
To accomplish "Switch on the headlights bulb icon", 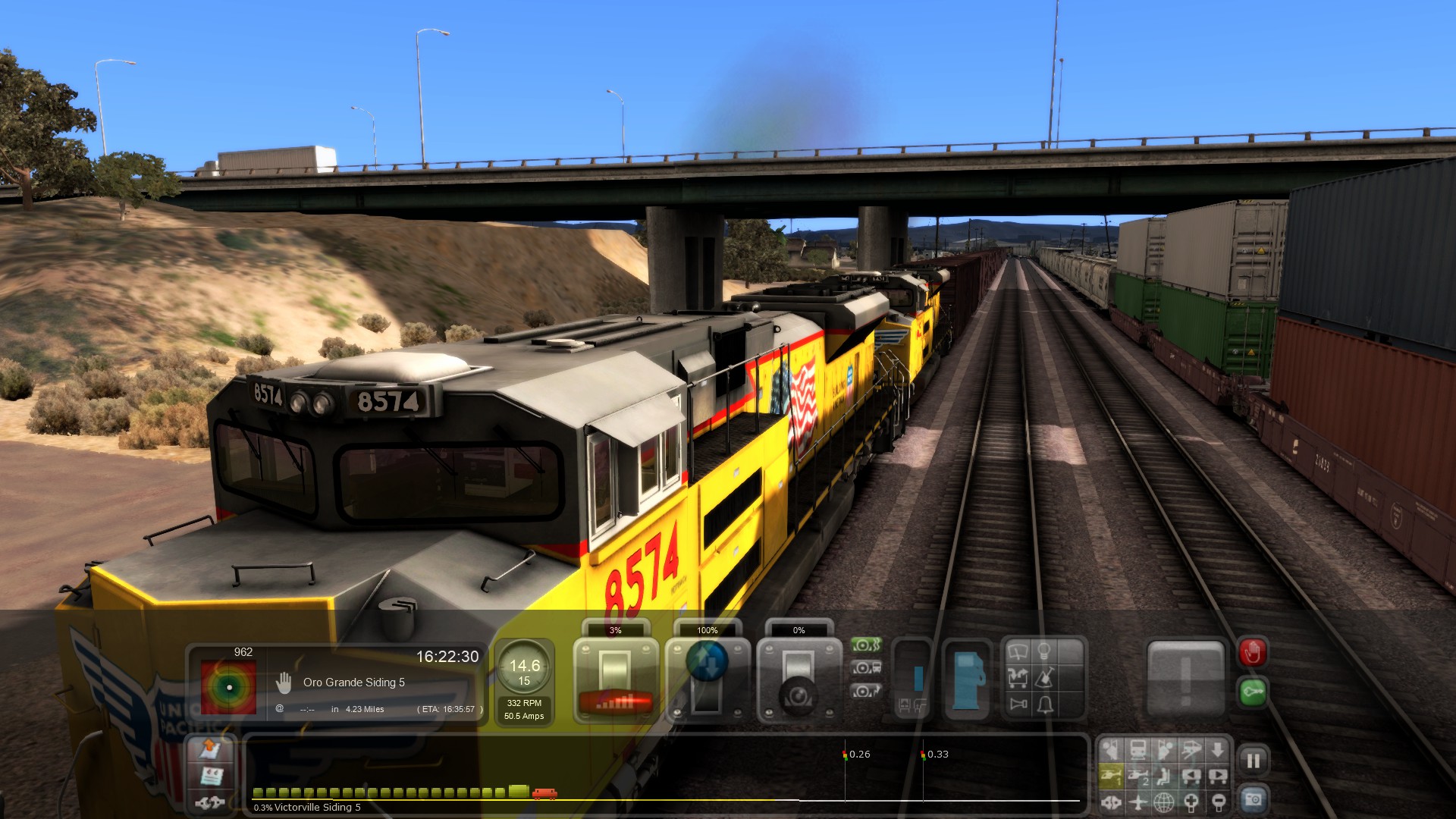I will pyautogui.click(x=1044, y=651).
